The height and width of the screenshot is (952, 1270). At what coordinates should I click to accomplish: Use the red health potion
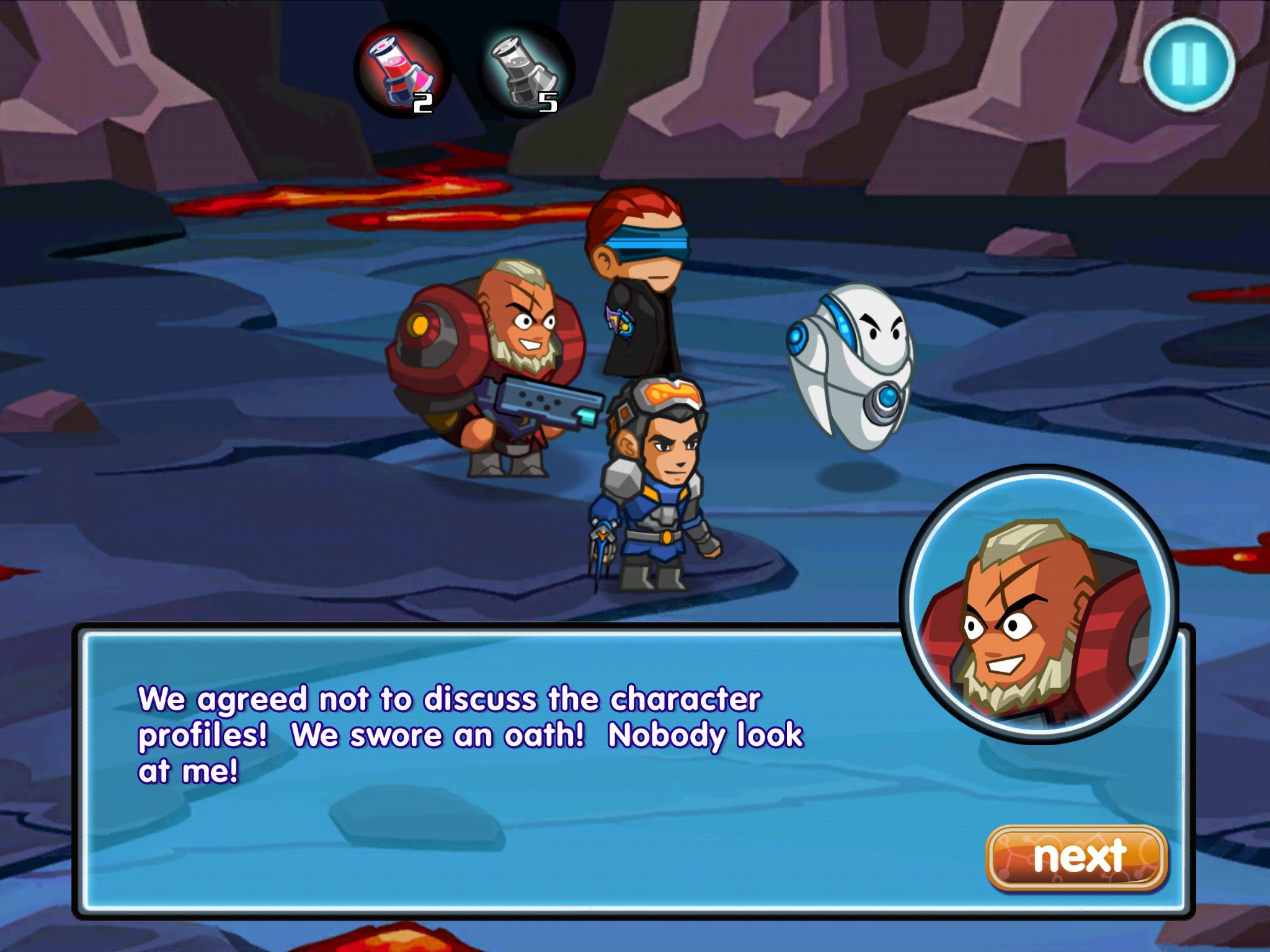tap(402, 71)
